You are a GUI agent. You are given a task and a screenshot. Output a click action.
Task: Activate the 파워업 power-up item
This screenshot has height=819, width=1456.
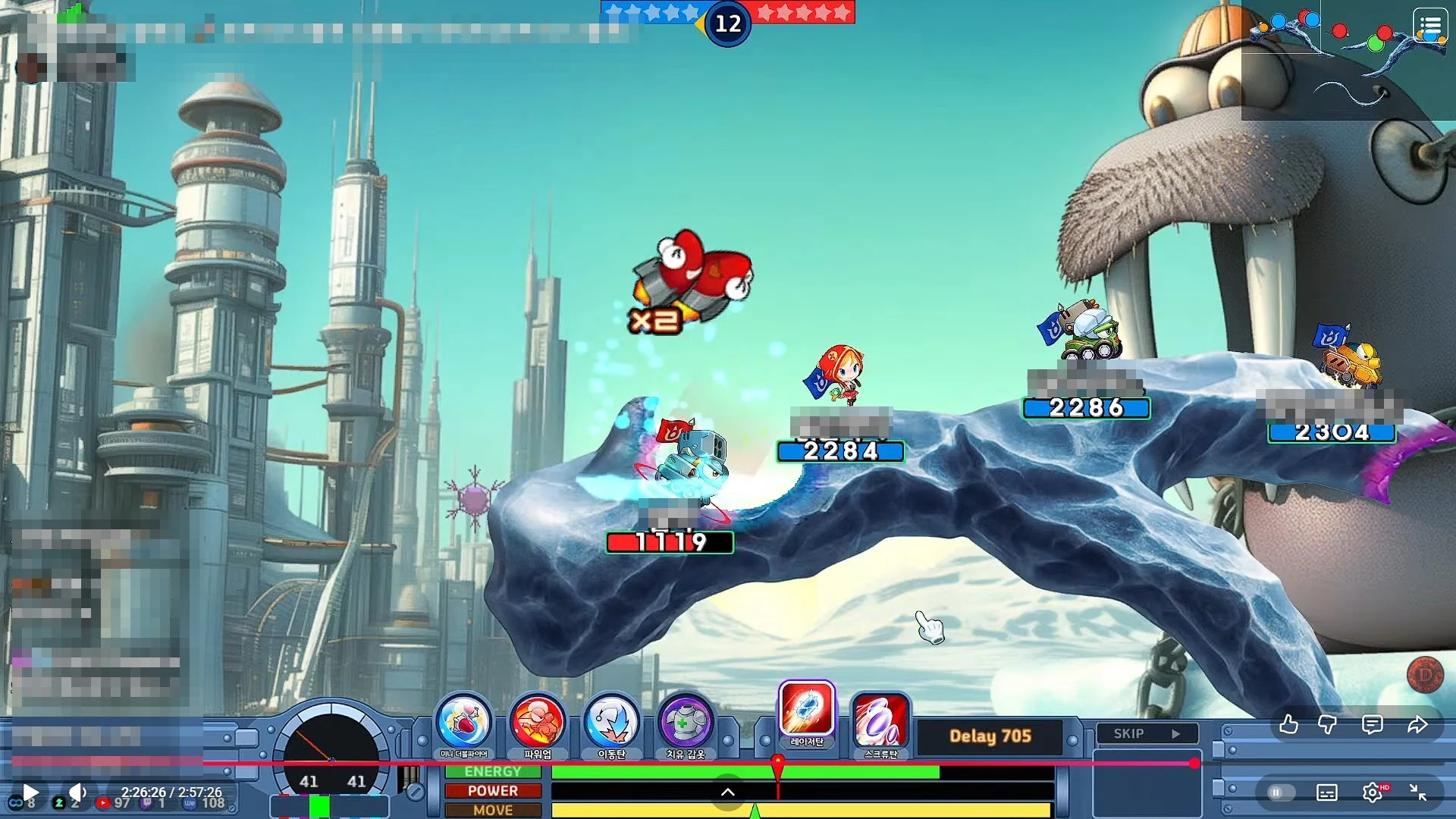point(537,723)
